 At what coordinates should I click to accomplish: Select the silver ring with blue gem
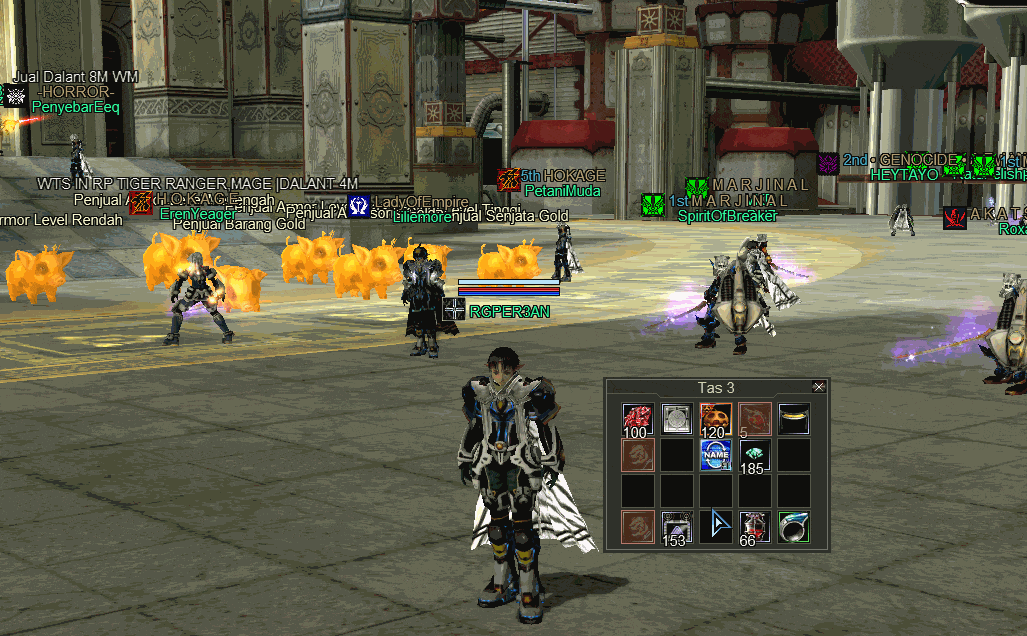click(793, 527)
